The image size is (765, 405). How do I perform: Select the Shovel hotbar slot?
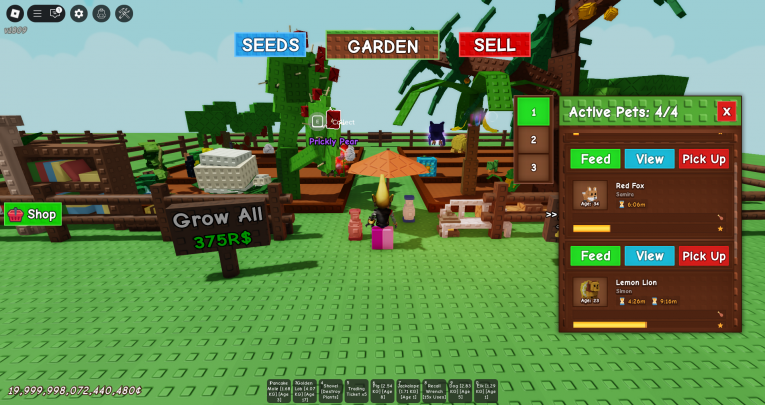[x=330, y=391]
